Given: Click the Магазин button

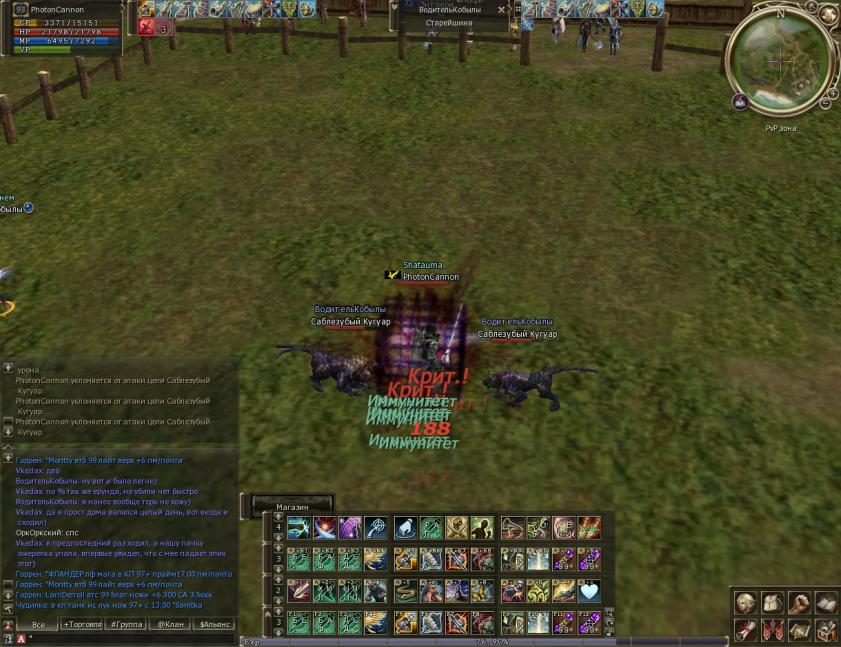Looking at the screenshot, I should click(292, 507).
